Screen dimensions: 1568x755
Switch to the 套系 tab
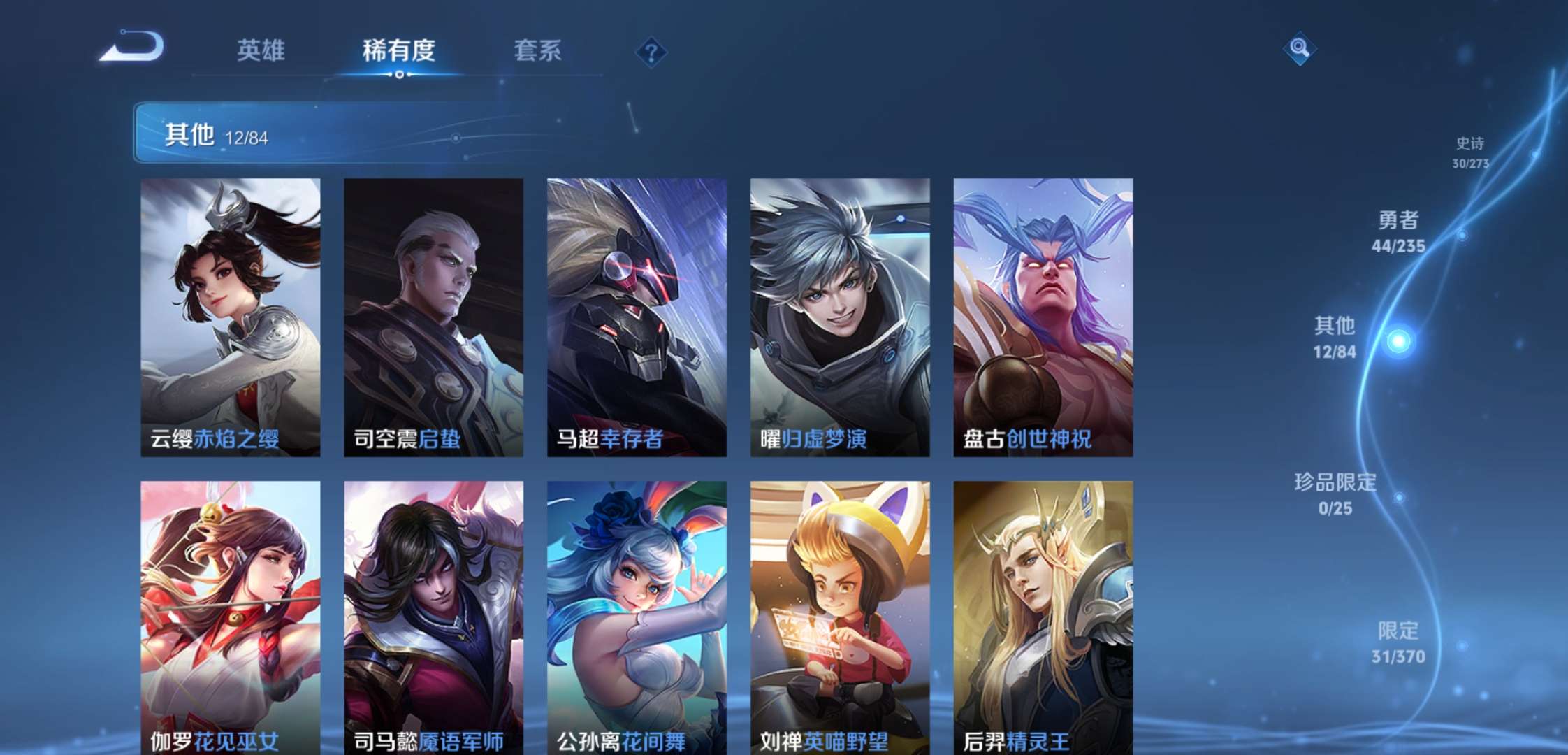[x=538, y=50]
